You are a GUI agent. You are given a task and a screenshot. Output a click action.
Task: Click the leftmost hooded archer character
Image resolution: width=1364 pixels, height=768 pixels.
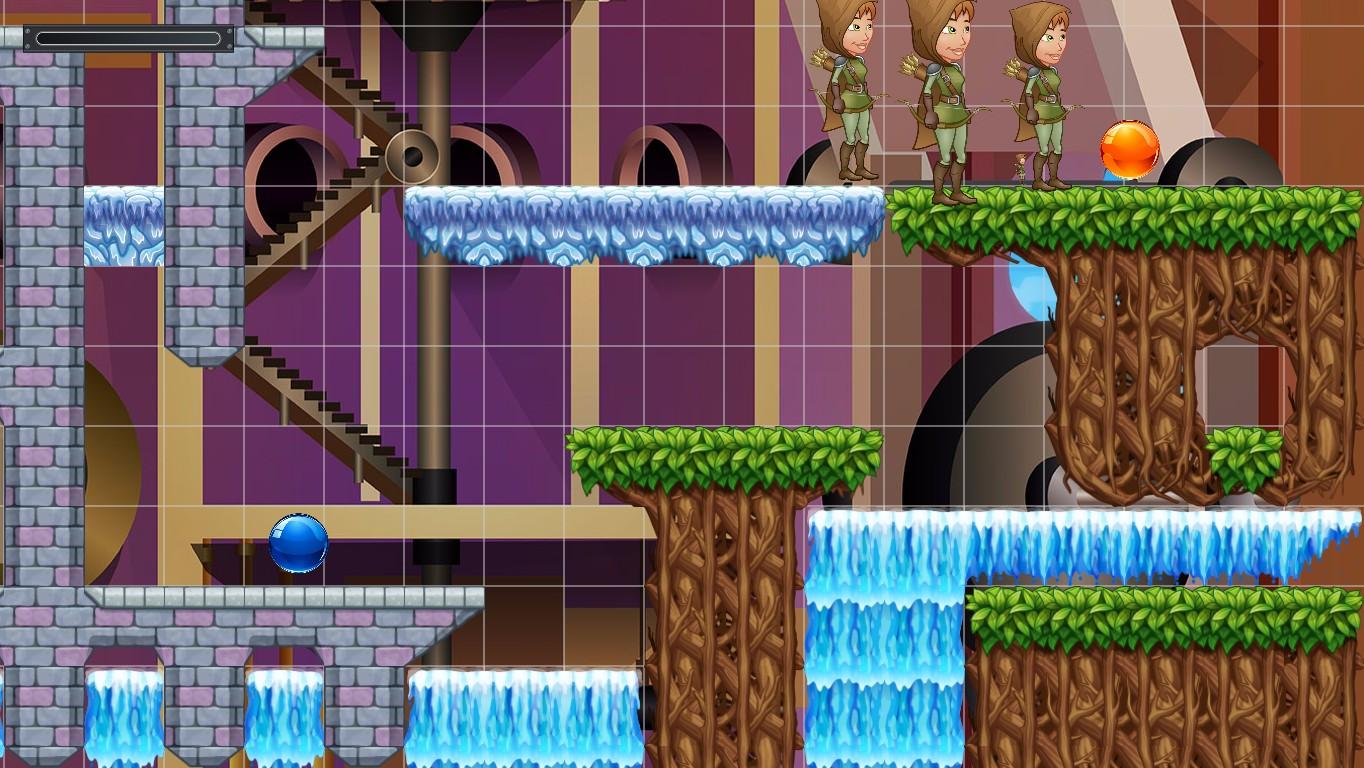(x=847, y=90)
